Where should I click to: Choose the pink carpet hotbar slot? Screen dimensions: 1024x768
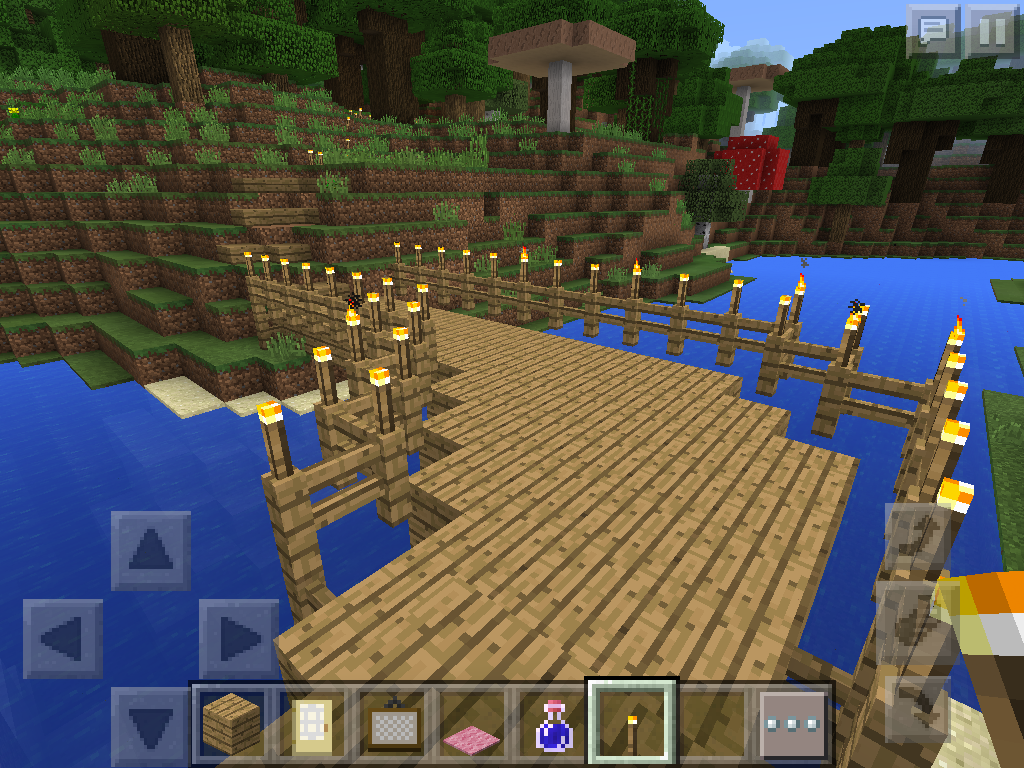[x=474, y=722]
